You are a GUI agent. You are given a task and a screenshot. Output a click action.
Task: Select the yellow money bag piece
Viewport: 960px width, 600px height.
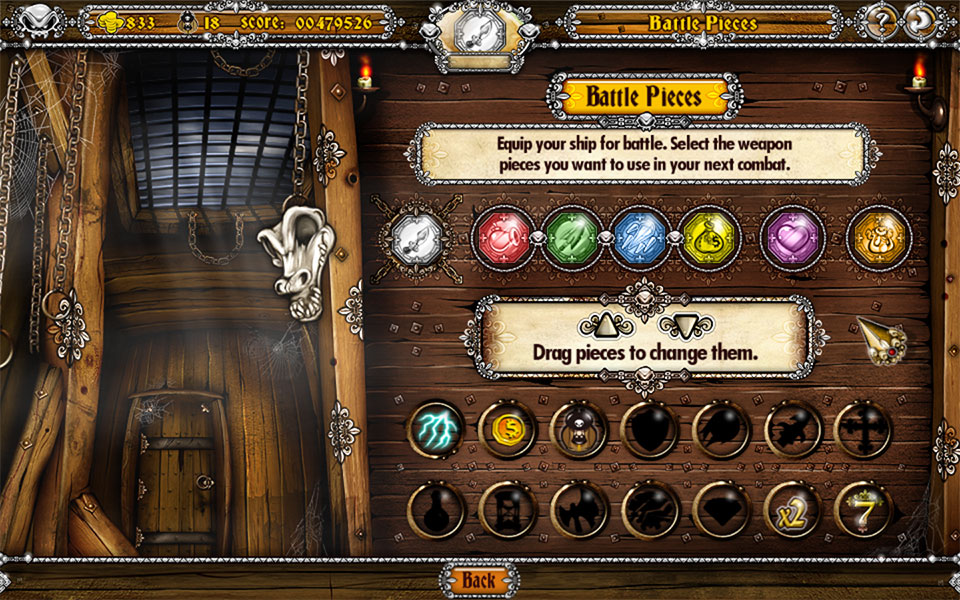click(x=710, y=237)
